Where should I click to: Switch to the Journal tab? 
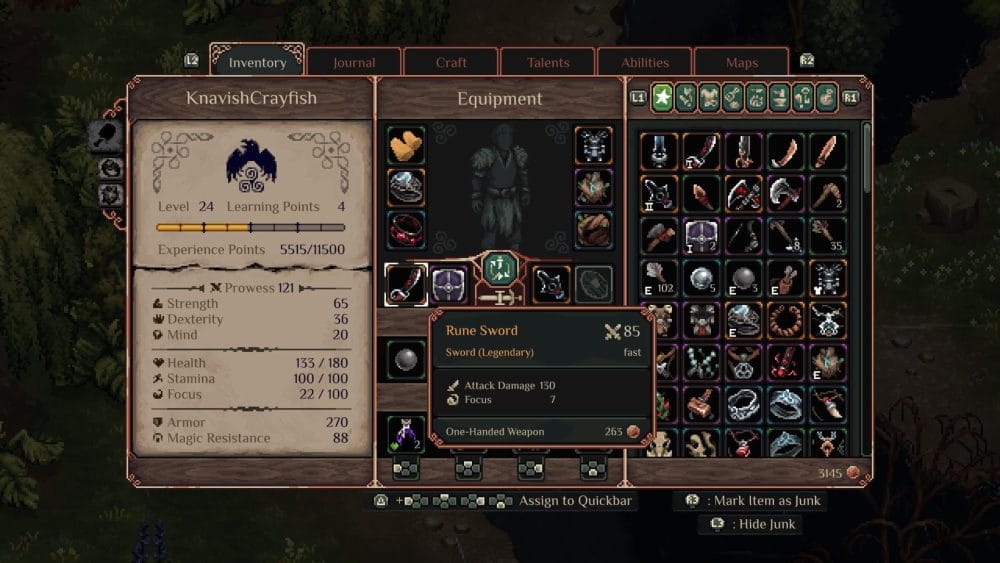pos(354,63)
